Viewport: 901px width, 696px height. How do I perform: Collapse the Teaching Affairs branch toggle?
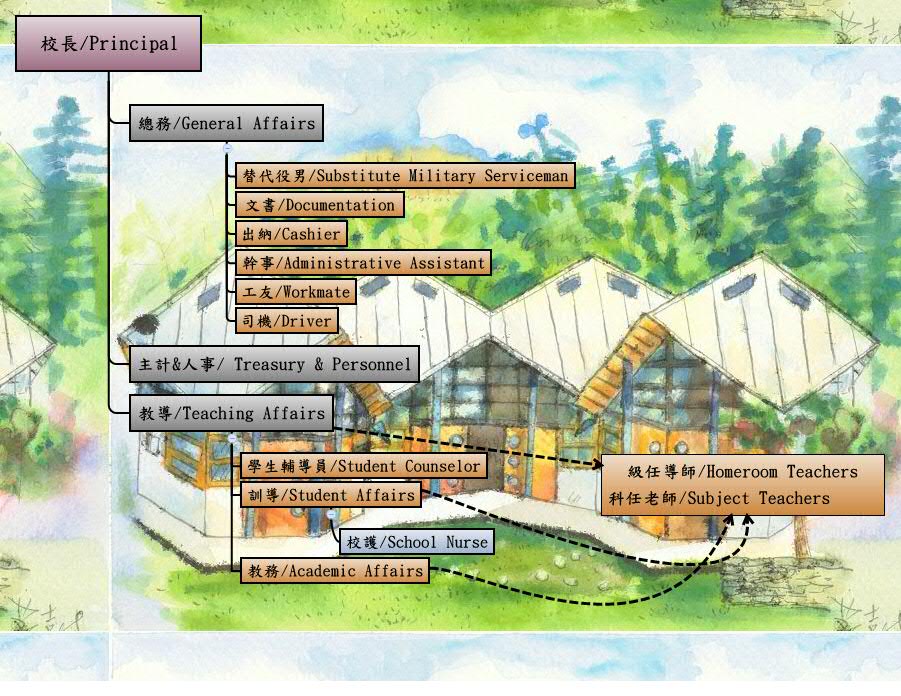pyautogui.click(x=232, y=438)
